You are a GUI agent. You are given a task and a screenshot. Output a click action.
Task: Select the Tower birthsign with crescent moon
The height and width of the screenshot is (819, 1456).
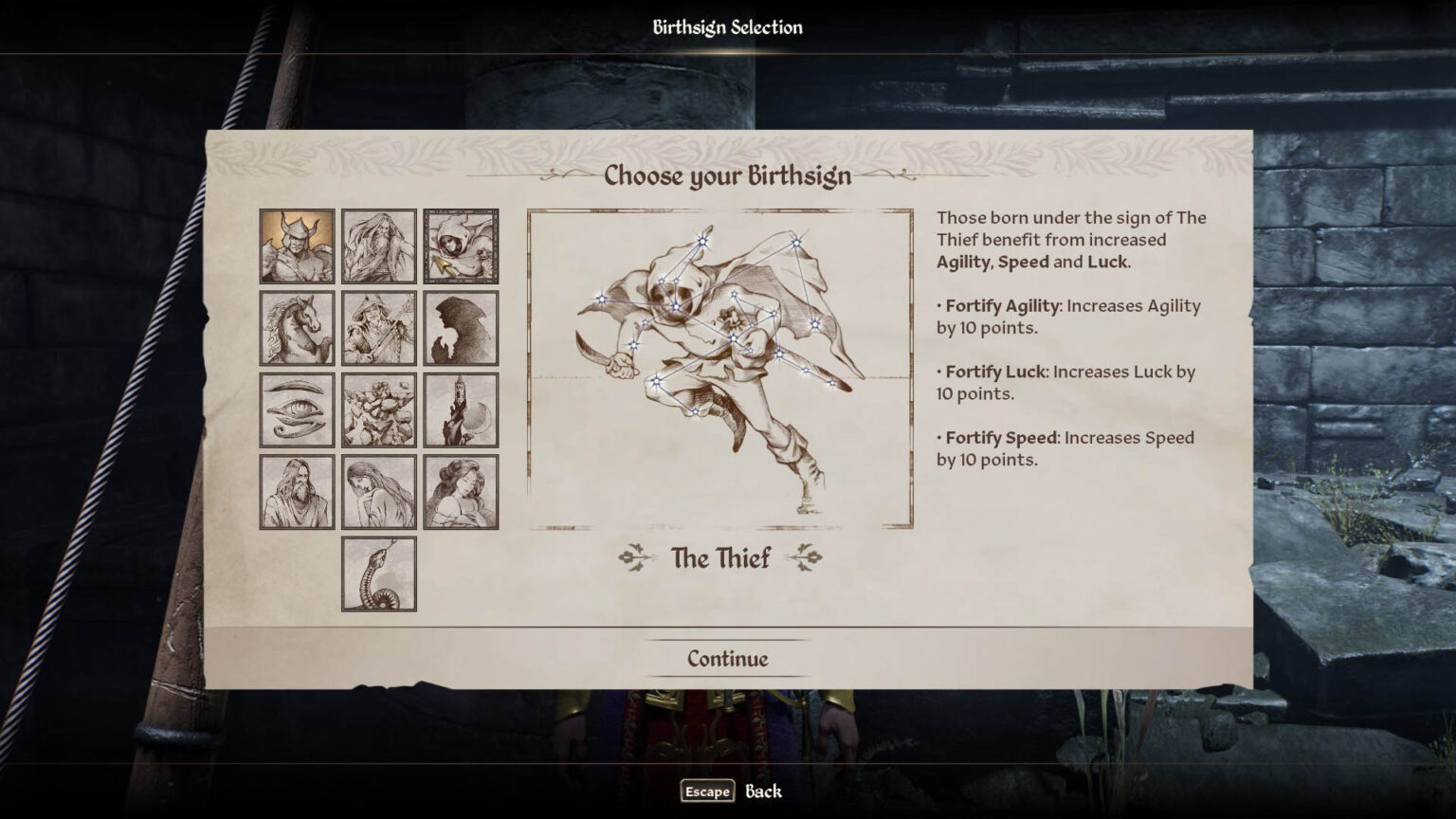point(462,409)
